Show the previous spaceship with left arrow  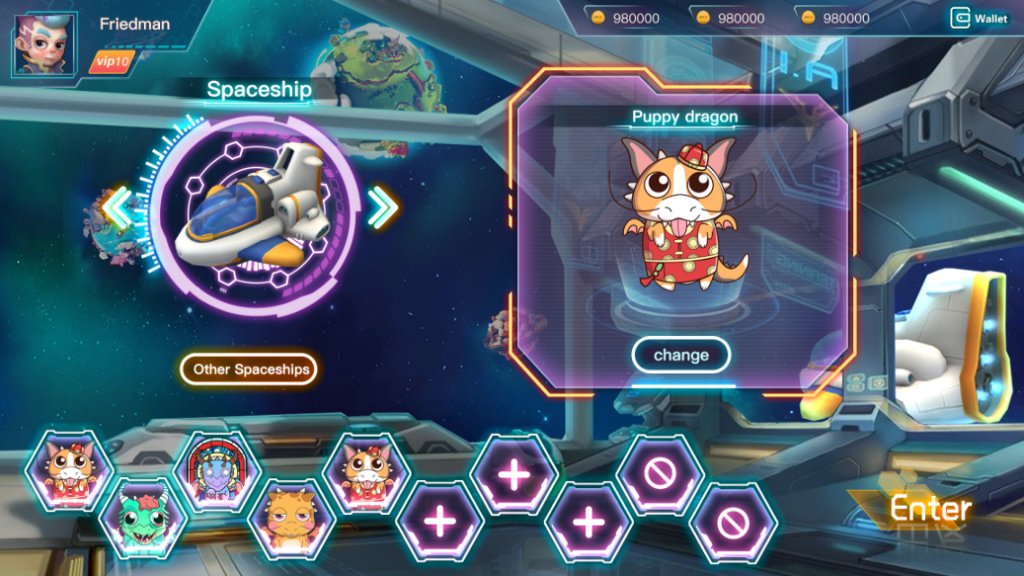(118, 207)
